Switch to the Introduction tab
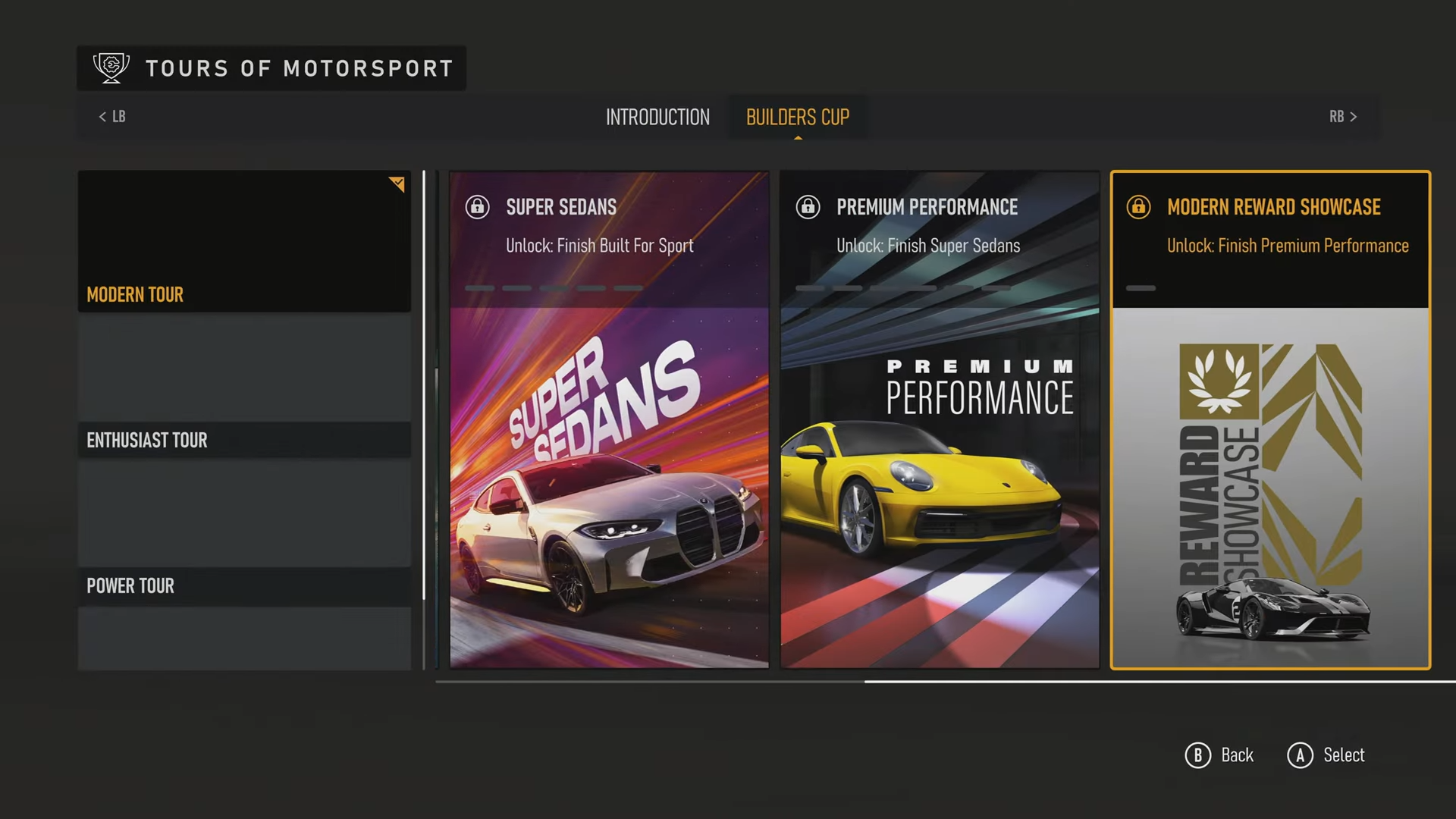1456x819 pixels. pyautogui.click(x=657, y=117)
